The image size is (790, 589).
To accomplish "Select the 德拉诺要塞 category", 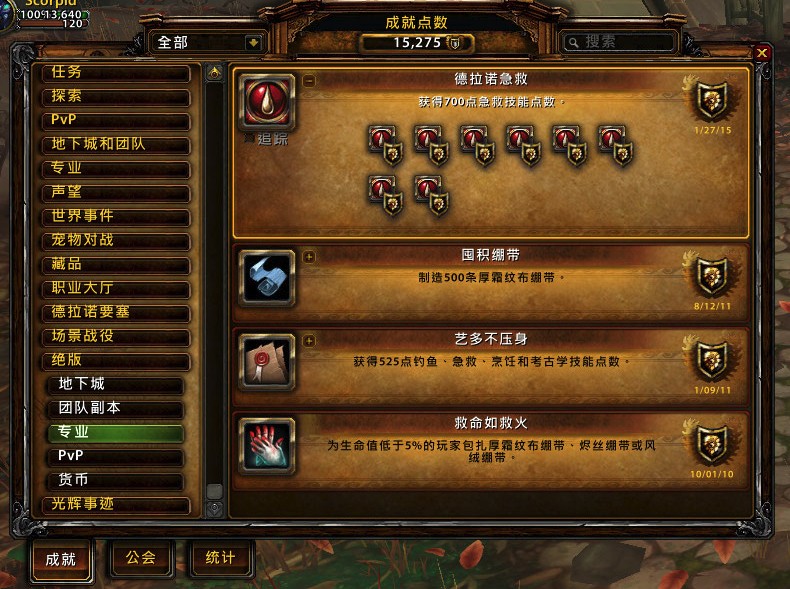I will point(115,312).
